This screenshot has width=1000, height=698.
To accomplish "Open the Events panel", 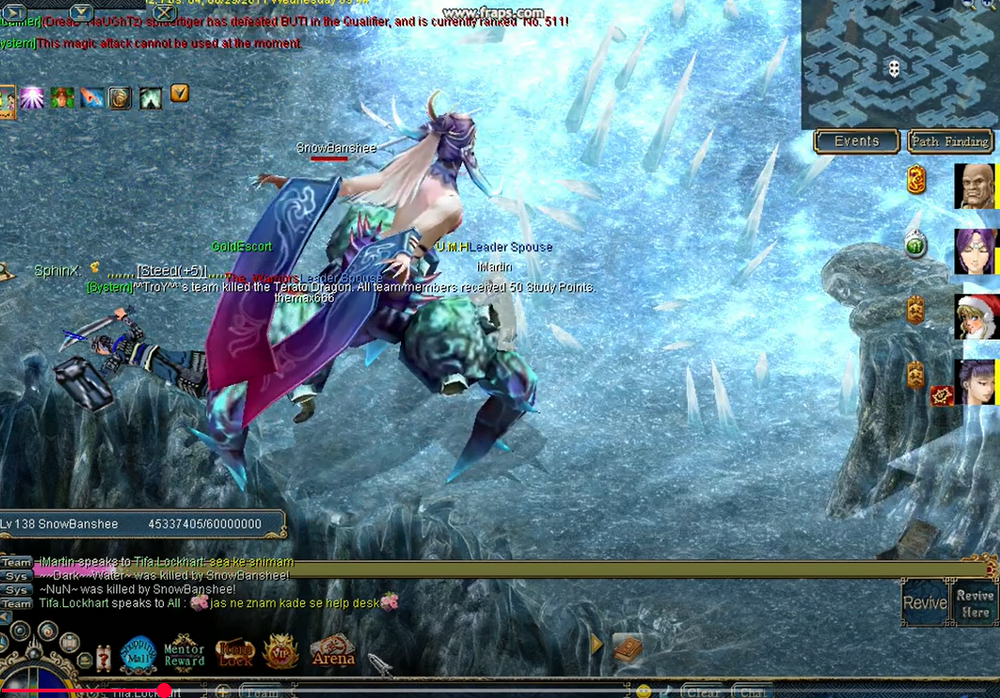I will click(x=856, y=141).
